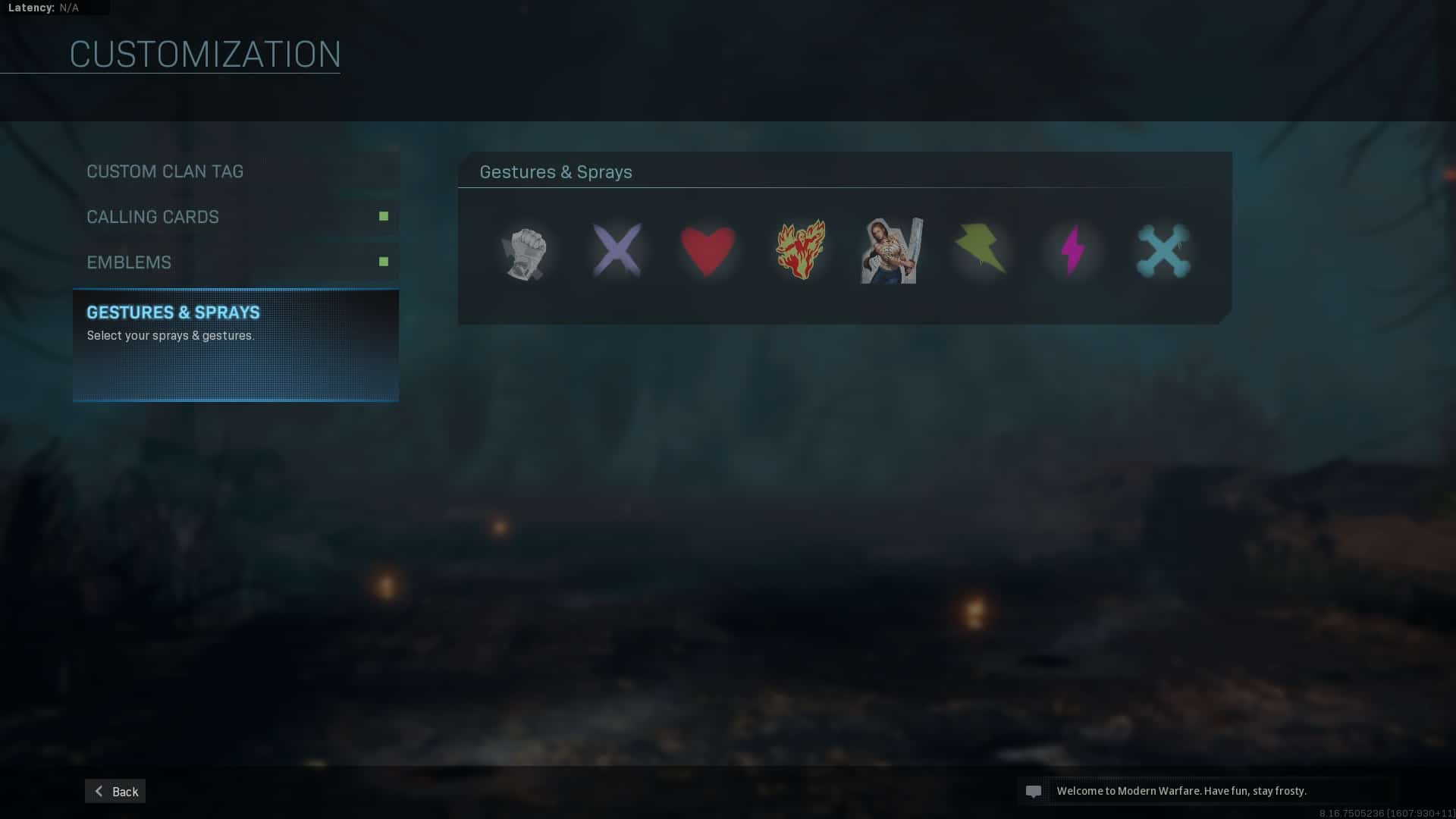
Task: Choose the teal crossbones spray
Action: coord(1163,251)
